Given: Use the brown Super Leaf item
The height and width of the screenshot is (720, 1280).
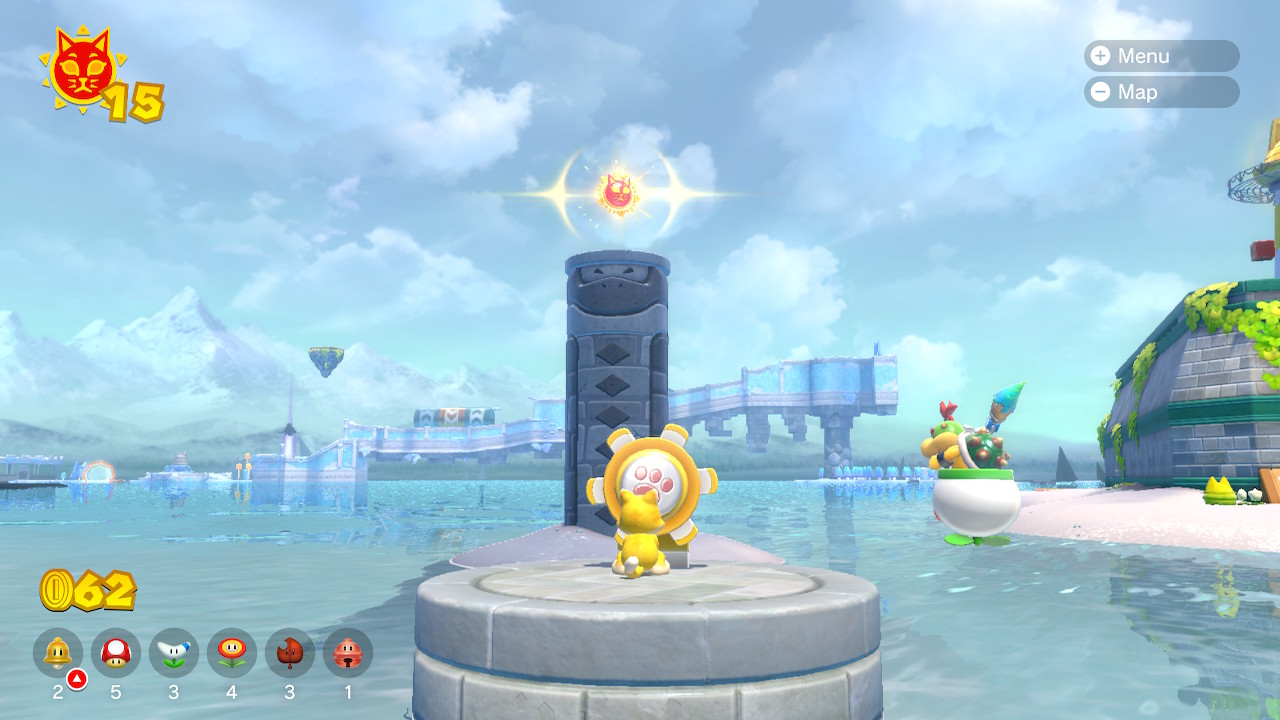Looking at the screenshot, I should point(290,653).
